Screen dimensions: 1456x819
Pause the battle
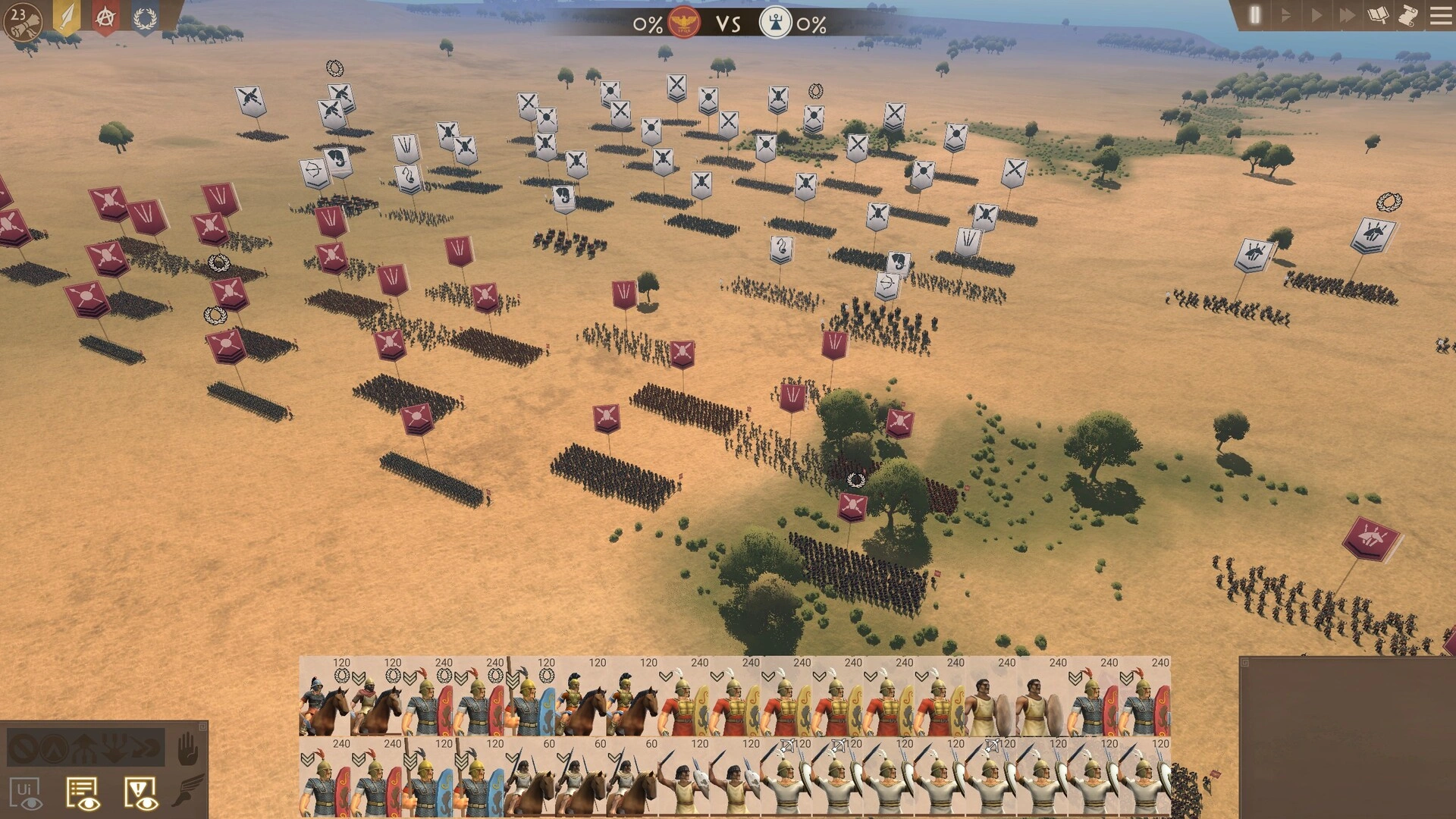pyautogui.click(x=1254, y=14)
